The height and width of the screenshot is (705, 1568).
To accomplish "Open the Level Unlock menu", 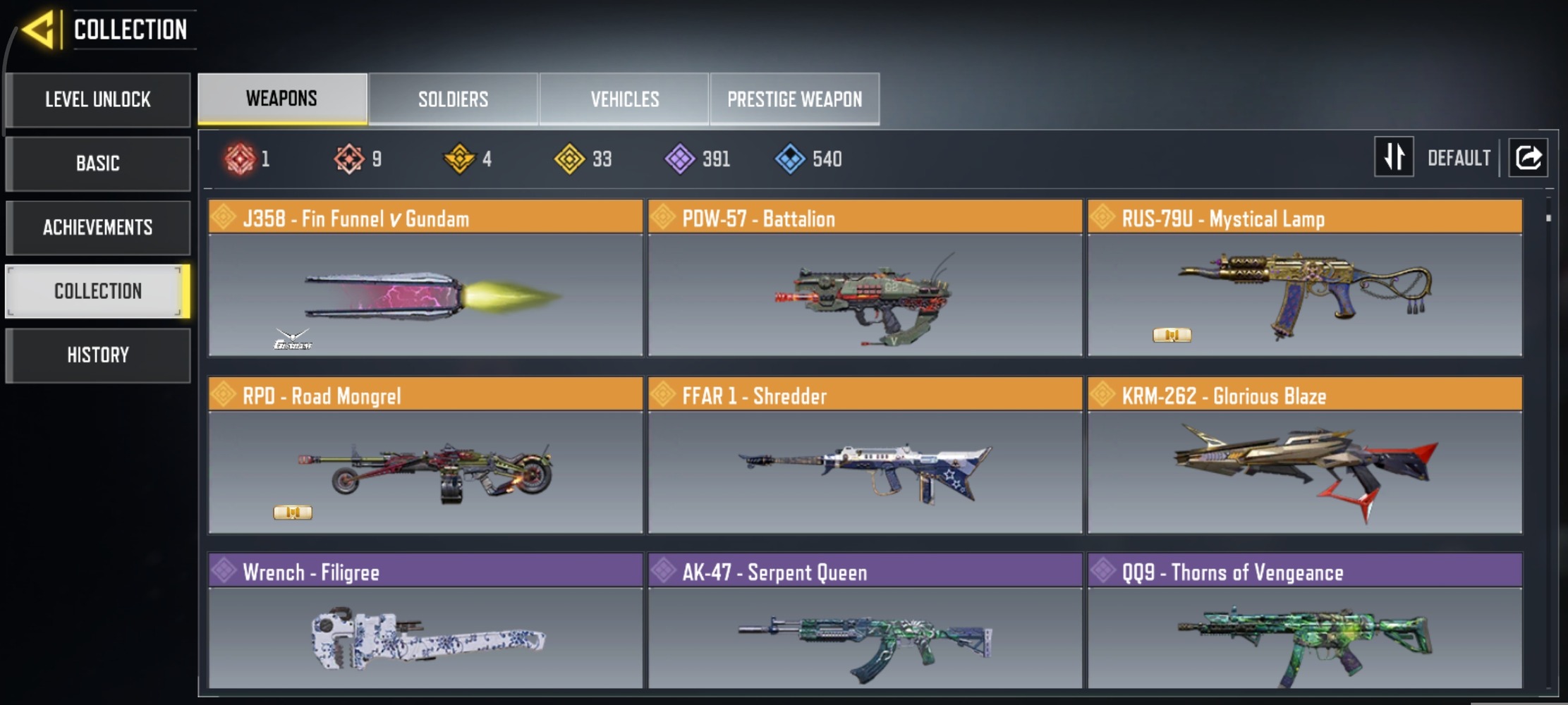I will (98, 99).
